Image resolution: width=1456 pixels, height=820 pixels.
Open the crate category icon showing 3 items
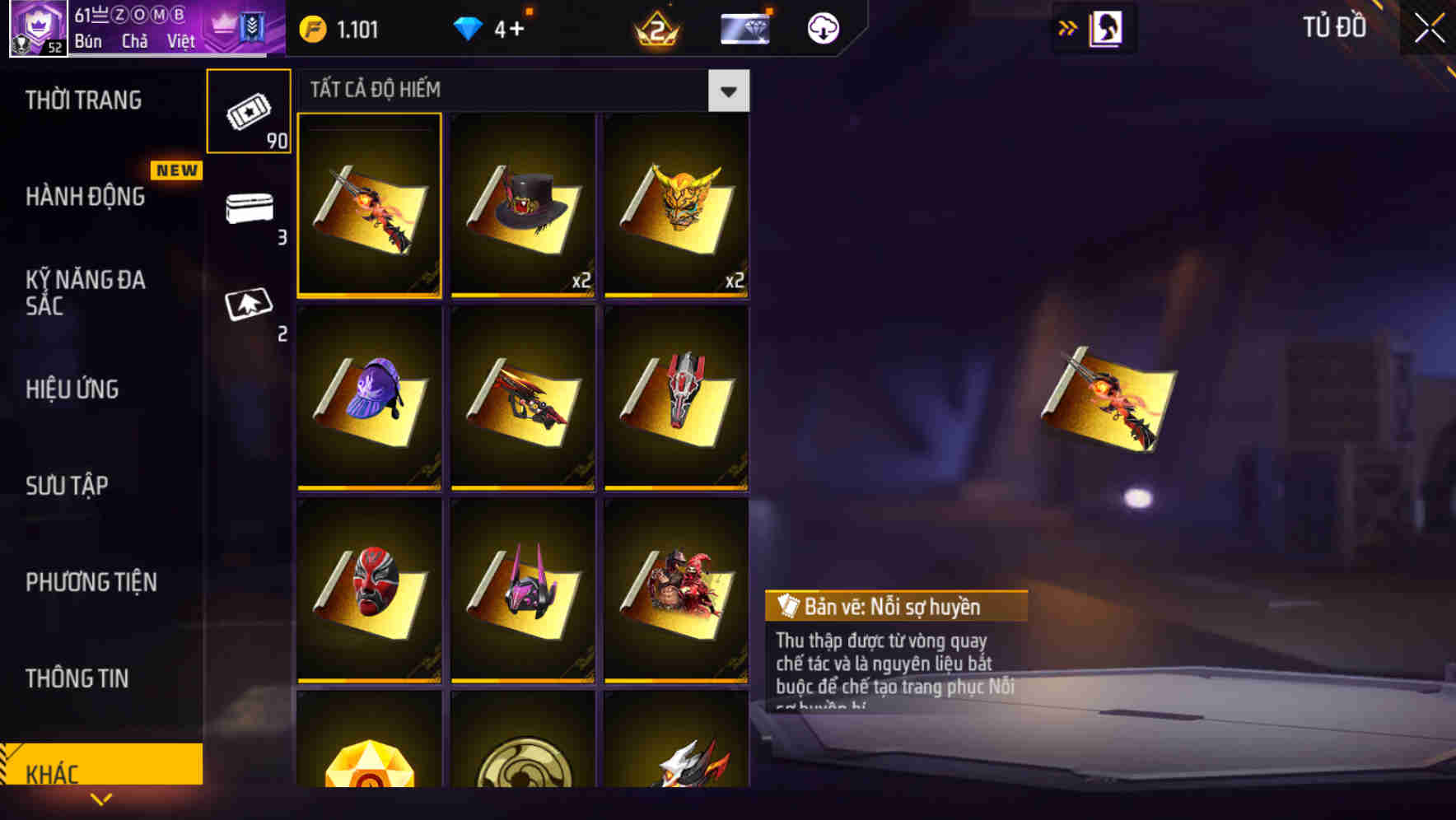(x=249, y=208)
